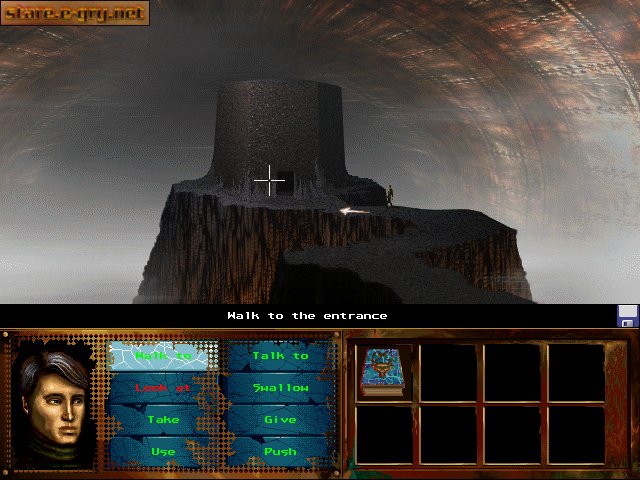Select the Walk to verb
This screenshot has width=640, height=480.
pyautogui.click(x=163, y=356)
